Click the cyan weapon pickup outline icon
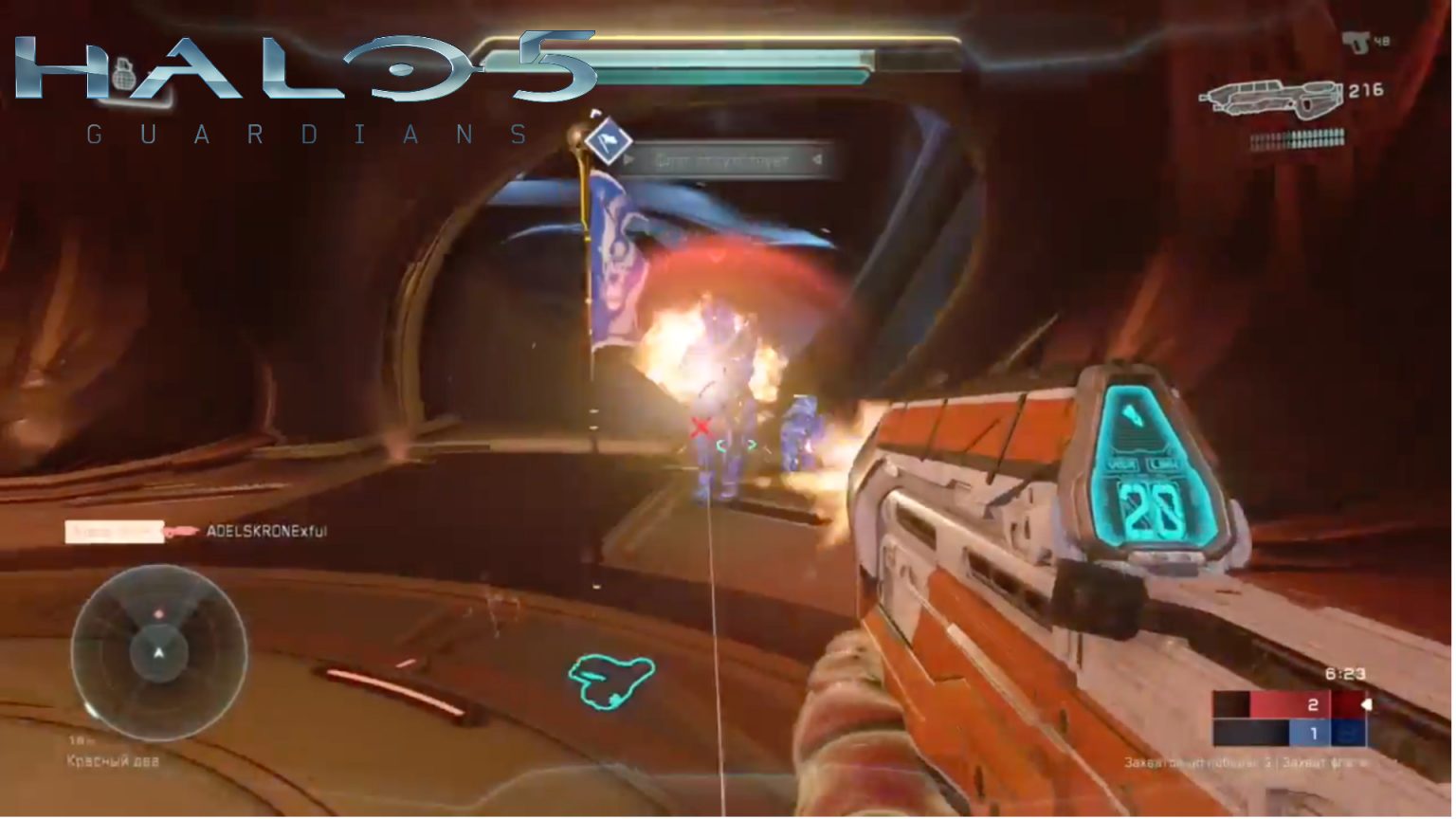 point(610,681)
